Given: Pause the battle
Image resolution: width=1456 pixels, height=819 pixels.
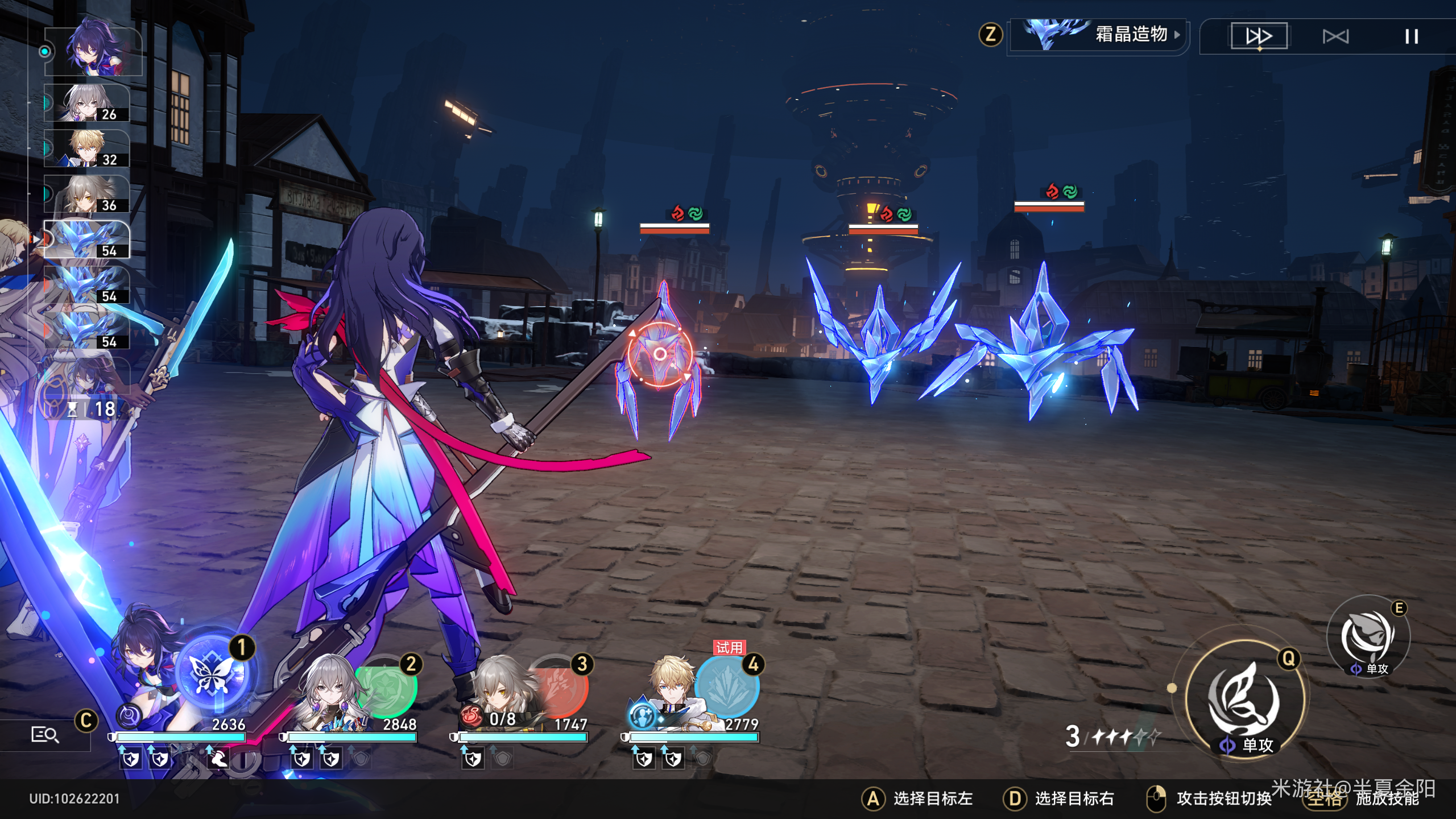Looking at the screenshot, I should (x=1411, y=37).
